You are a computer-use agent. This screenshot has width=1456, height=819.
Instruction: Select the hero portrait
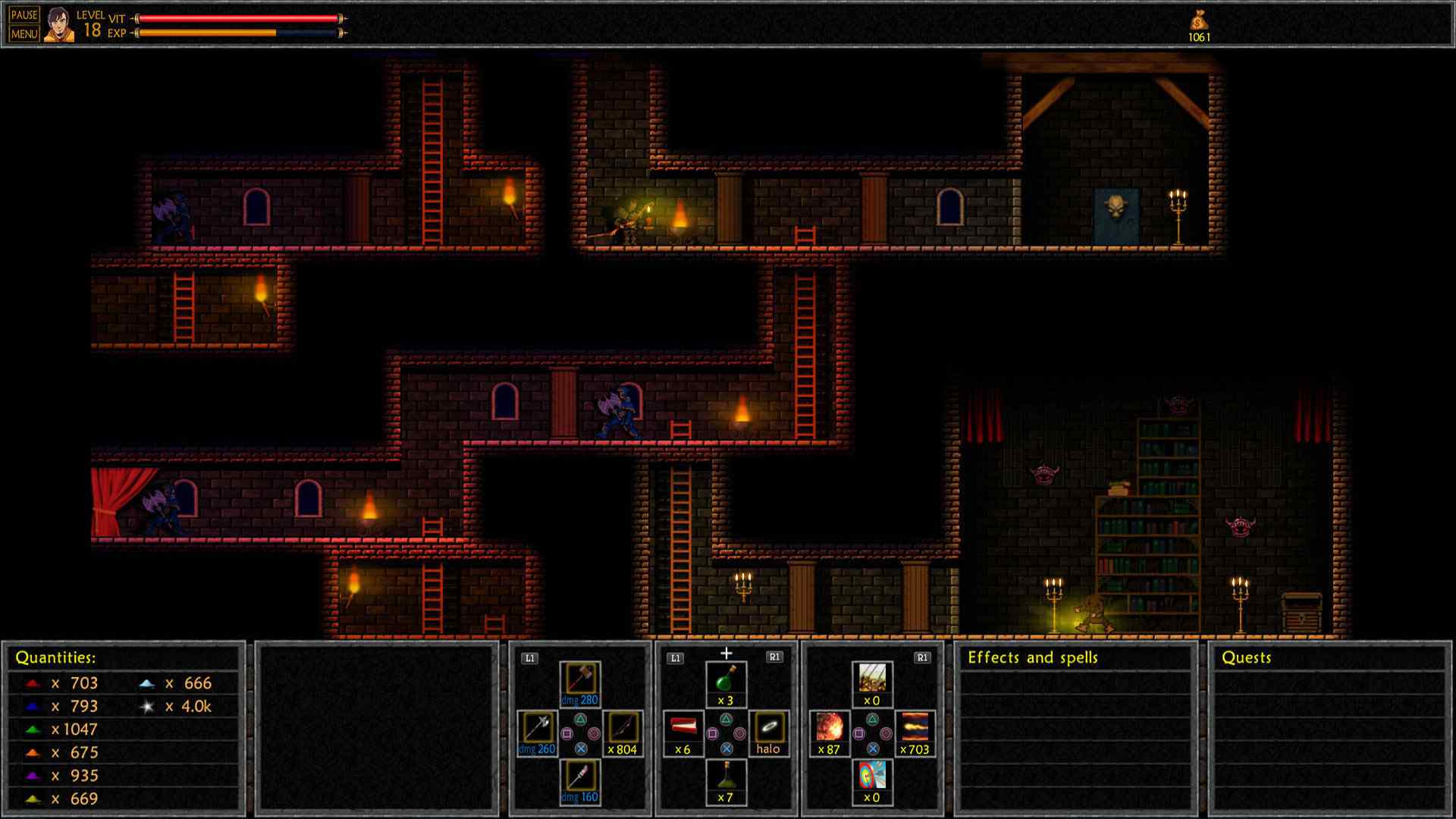[x=58, y=25]
